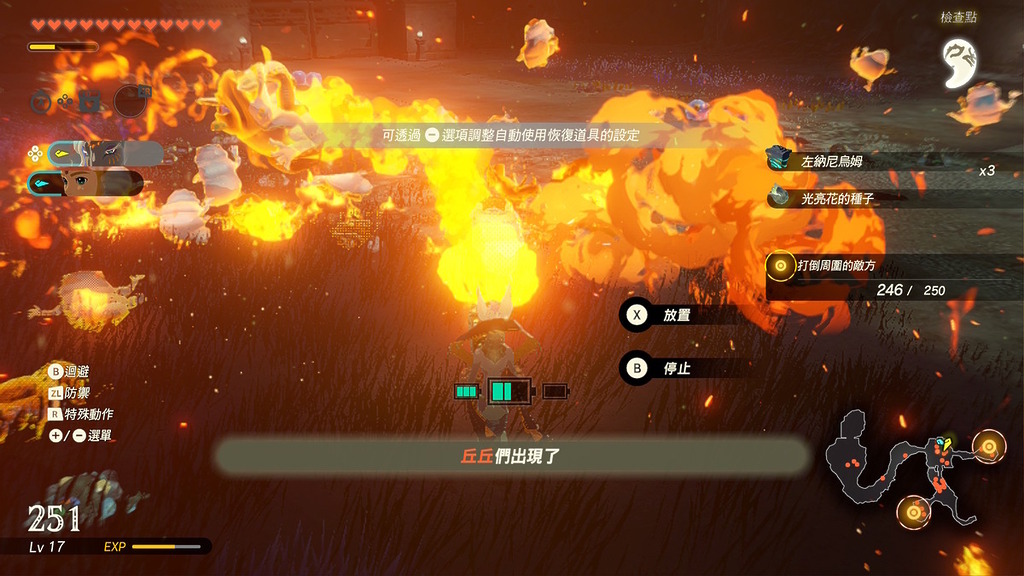Activate the round special gauge icon
Screen dimensions: 1024x576
tap(131, 100)
